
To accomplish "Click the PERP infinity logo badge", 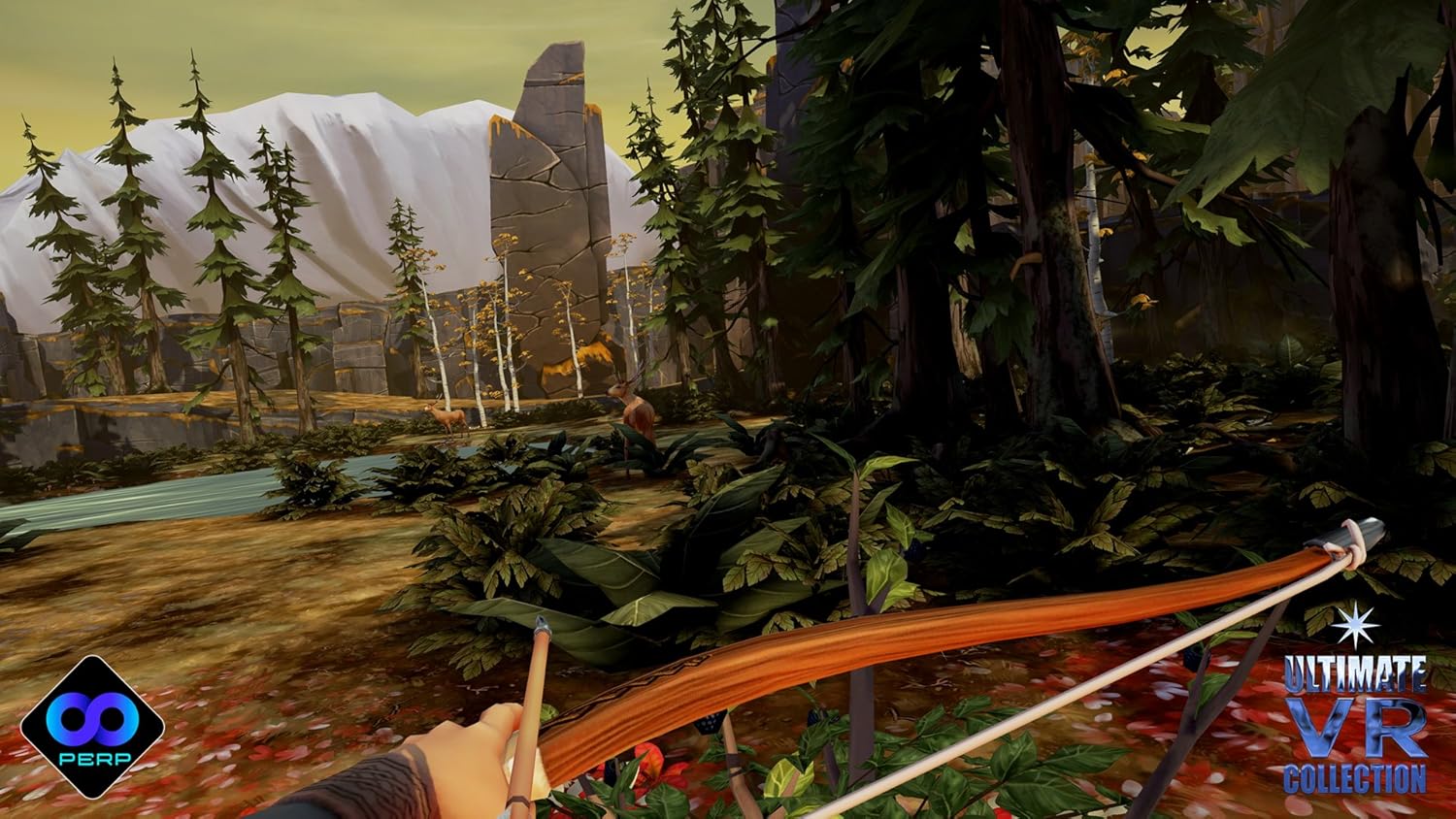I will (x=92, y=727).
